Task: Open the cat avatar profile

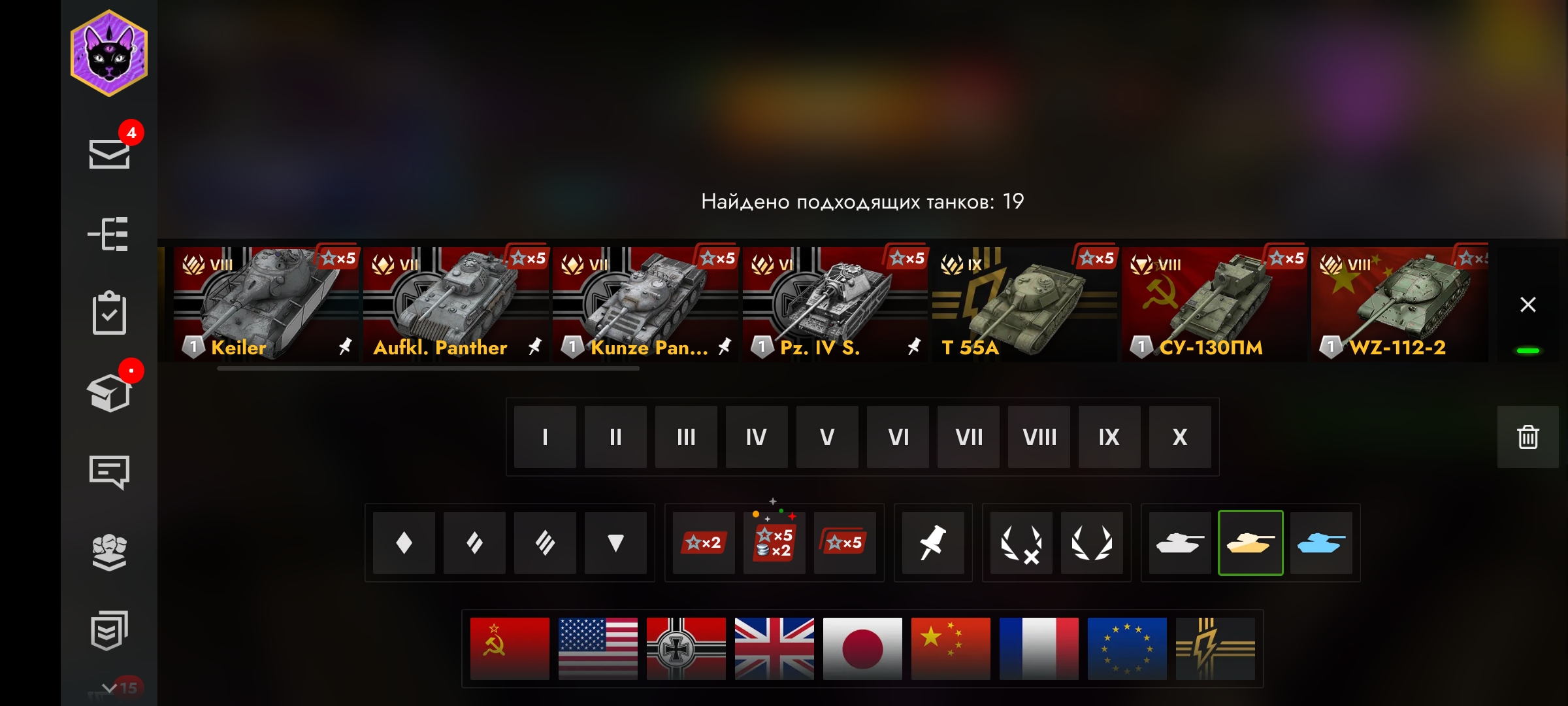Action: (x=109, y=54)
